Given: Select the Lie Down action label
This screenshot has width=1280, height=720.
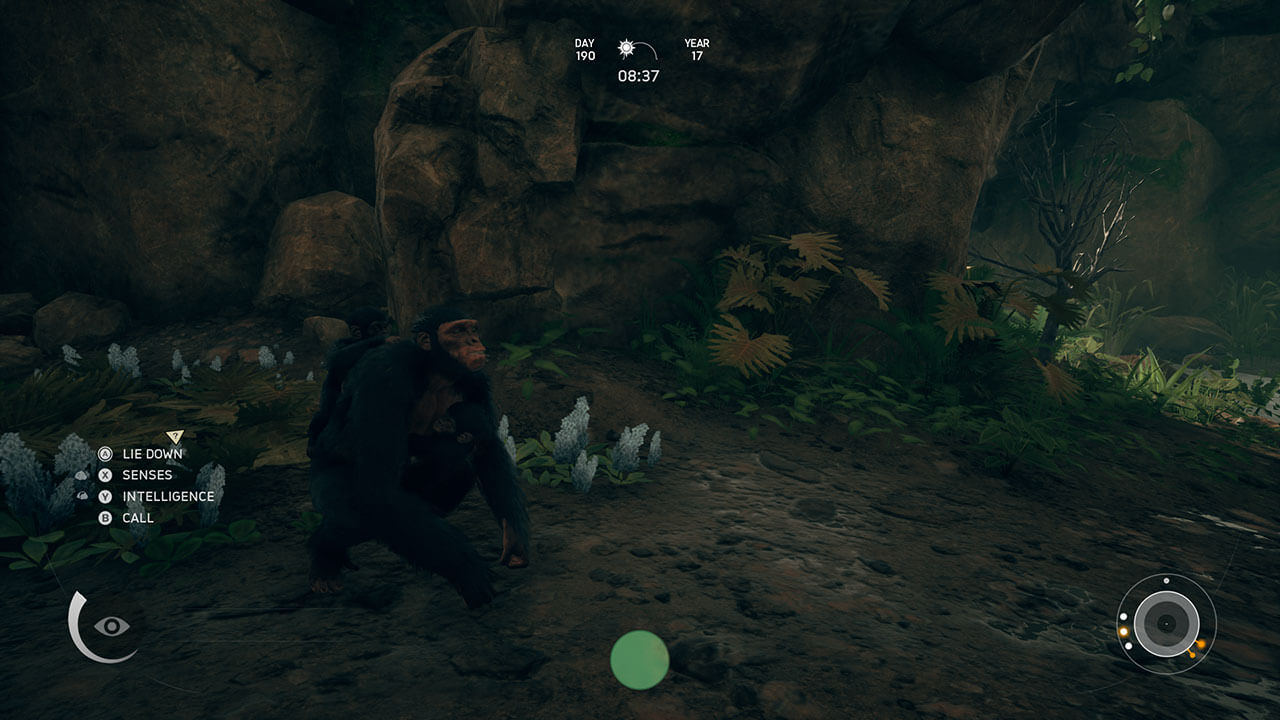Looking at the screenshot, I should (152, 454).
